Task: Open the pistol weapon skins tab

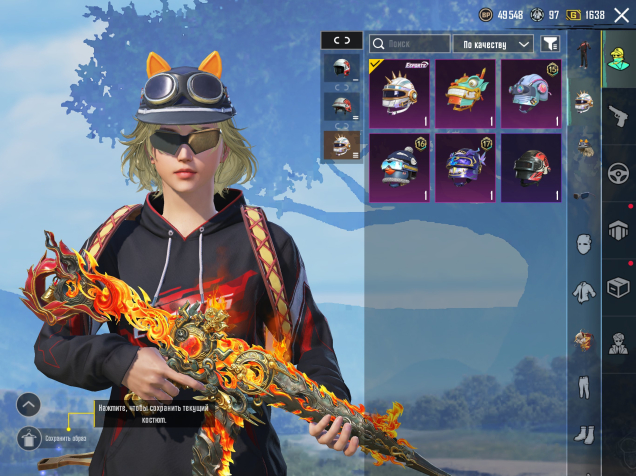Action: [619, 114]
